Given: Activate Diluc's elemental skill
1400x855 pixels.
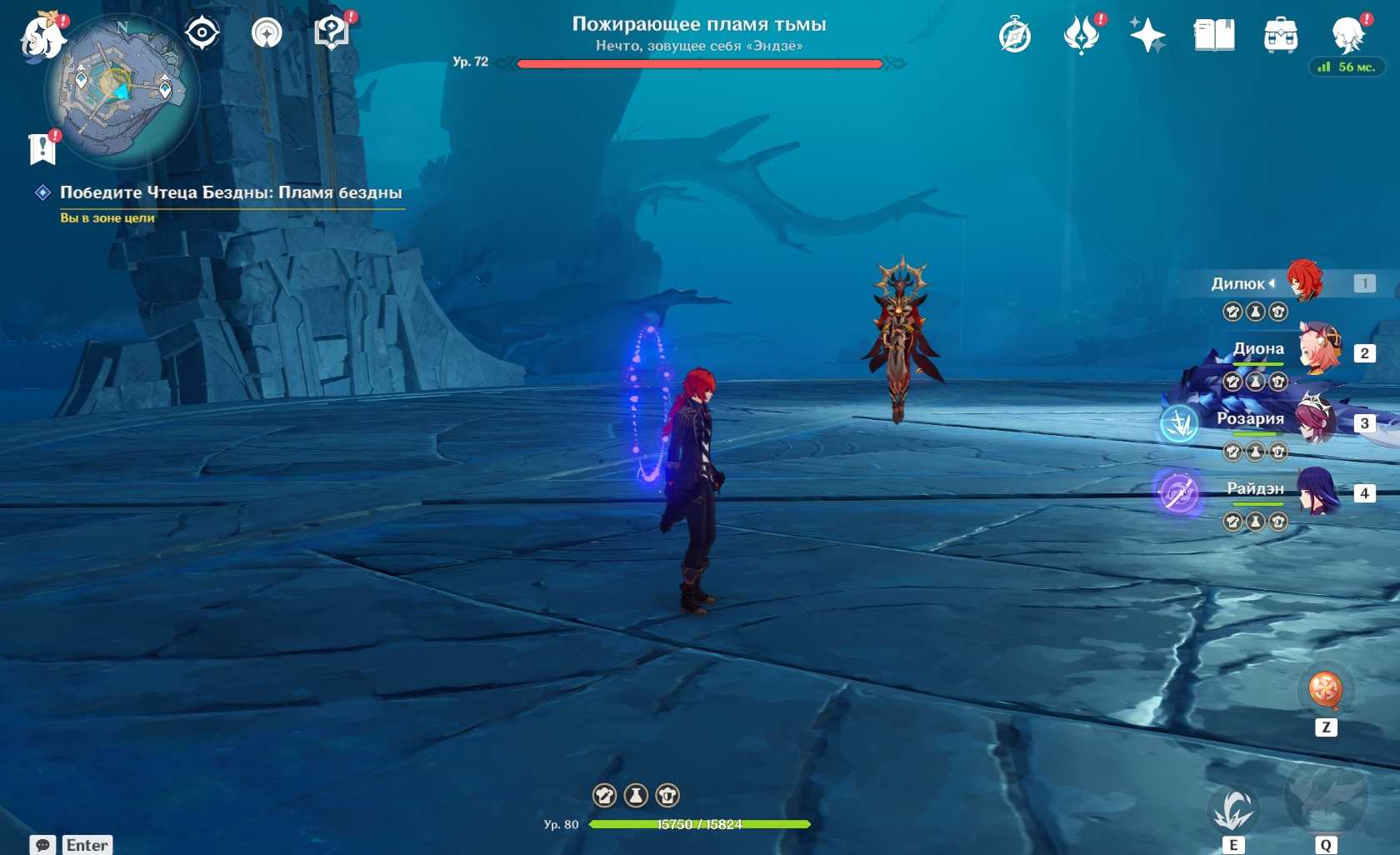Looking at the screenshot, I should coord(1233,810).
